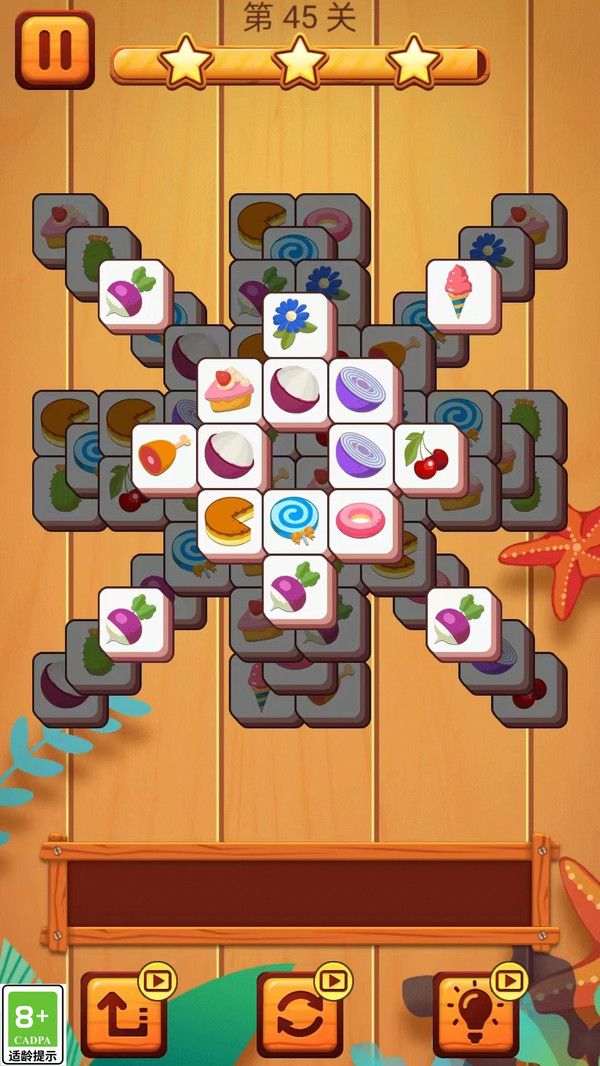Select the white-faced blue swirl candy tile
Viewport: 600px width, 1066px height.
296,520
